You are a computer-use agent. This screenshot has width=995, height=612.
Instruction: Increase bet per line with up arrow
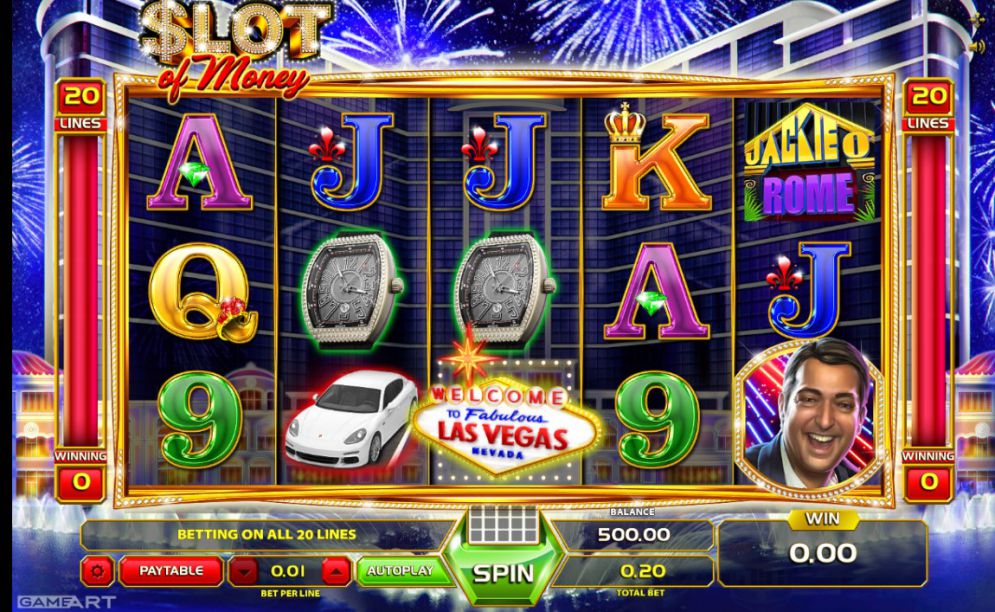pos(336,572)
